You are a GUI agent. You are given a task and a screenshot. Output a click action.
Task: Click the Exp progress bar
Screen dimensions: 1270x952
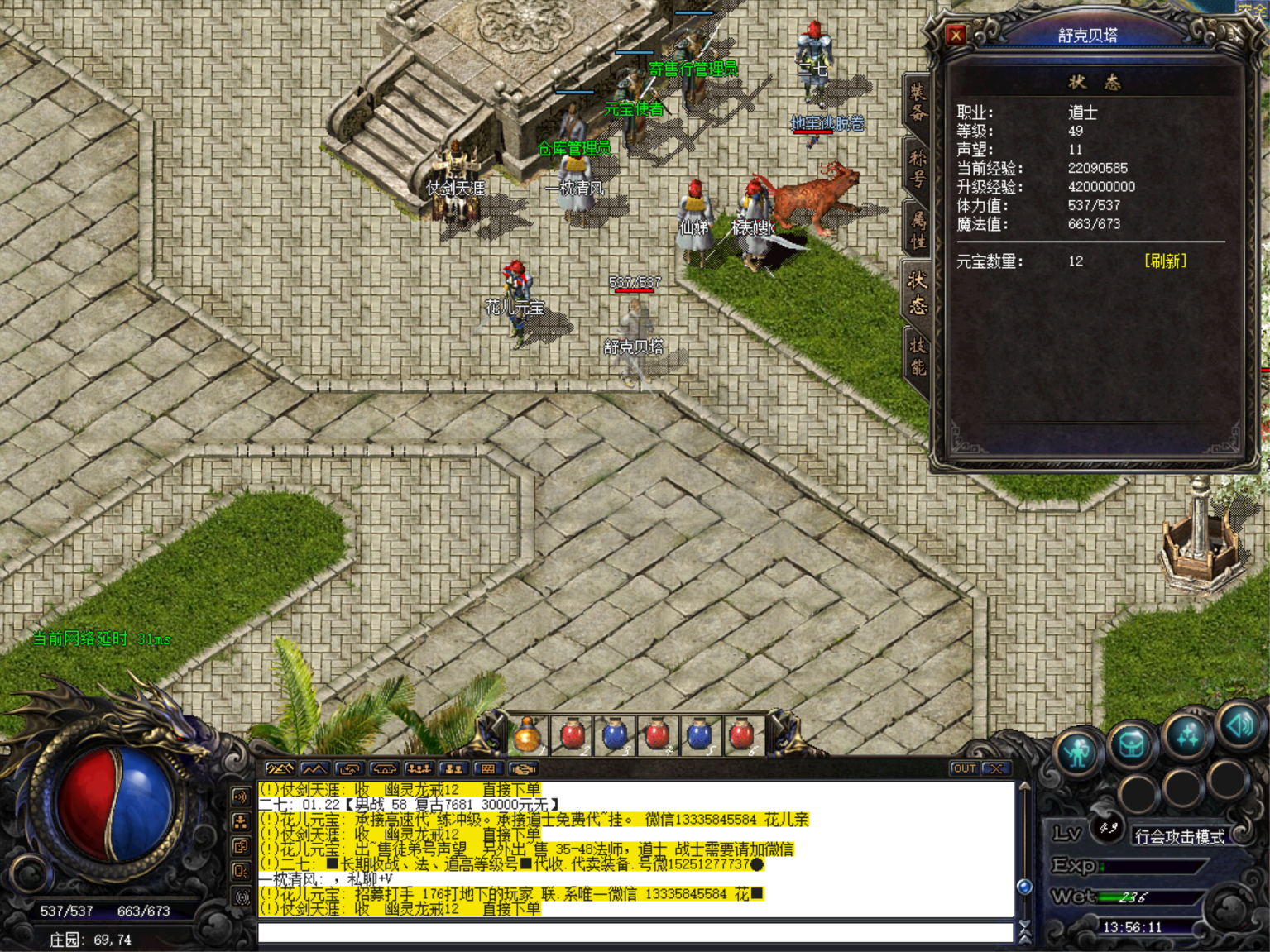tap(1151, 866)
